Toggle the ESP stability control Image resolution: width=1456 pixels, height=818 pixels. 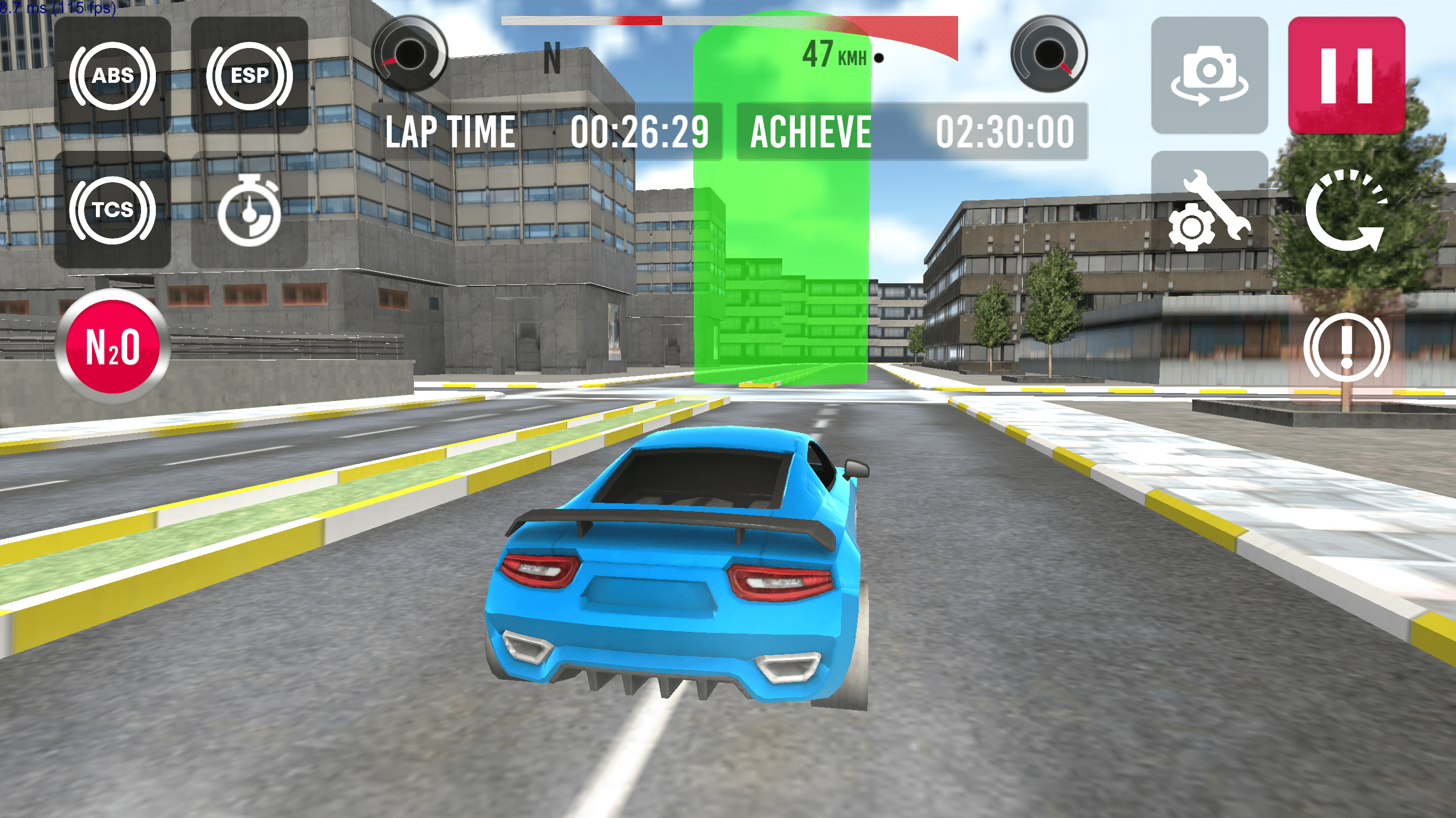click(250, 76)
